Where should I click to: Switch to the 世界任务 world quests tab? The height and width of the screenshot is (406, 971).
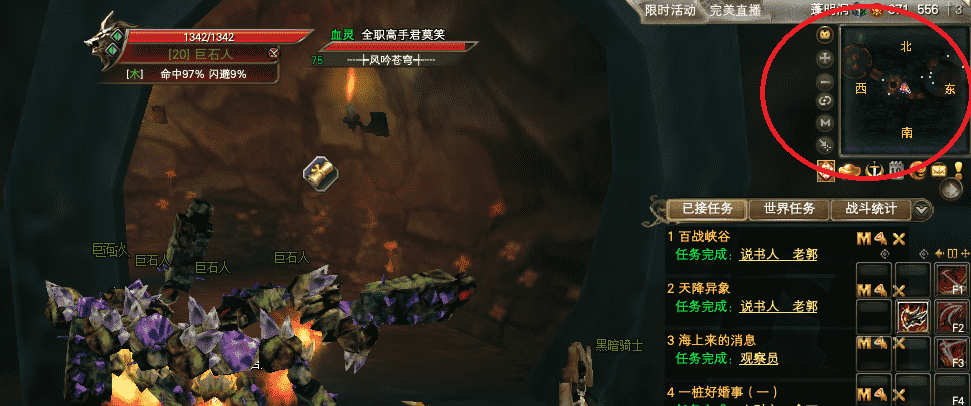pyautogui.click(x=790, y=209)
